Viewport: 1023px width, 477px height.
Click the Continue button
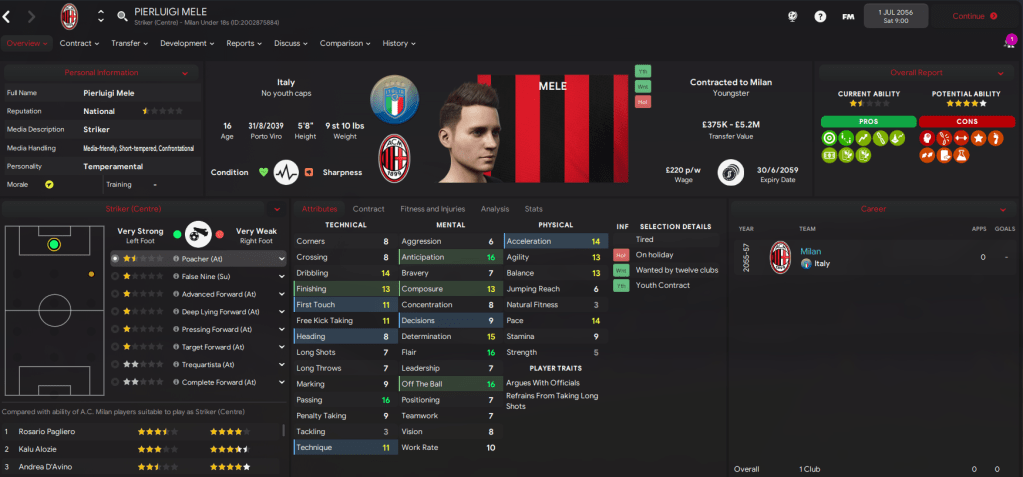click(973, 16)
